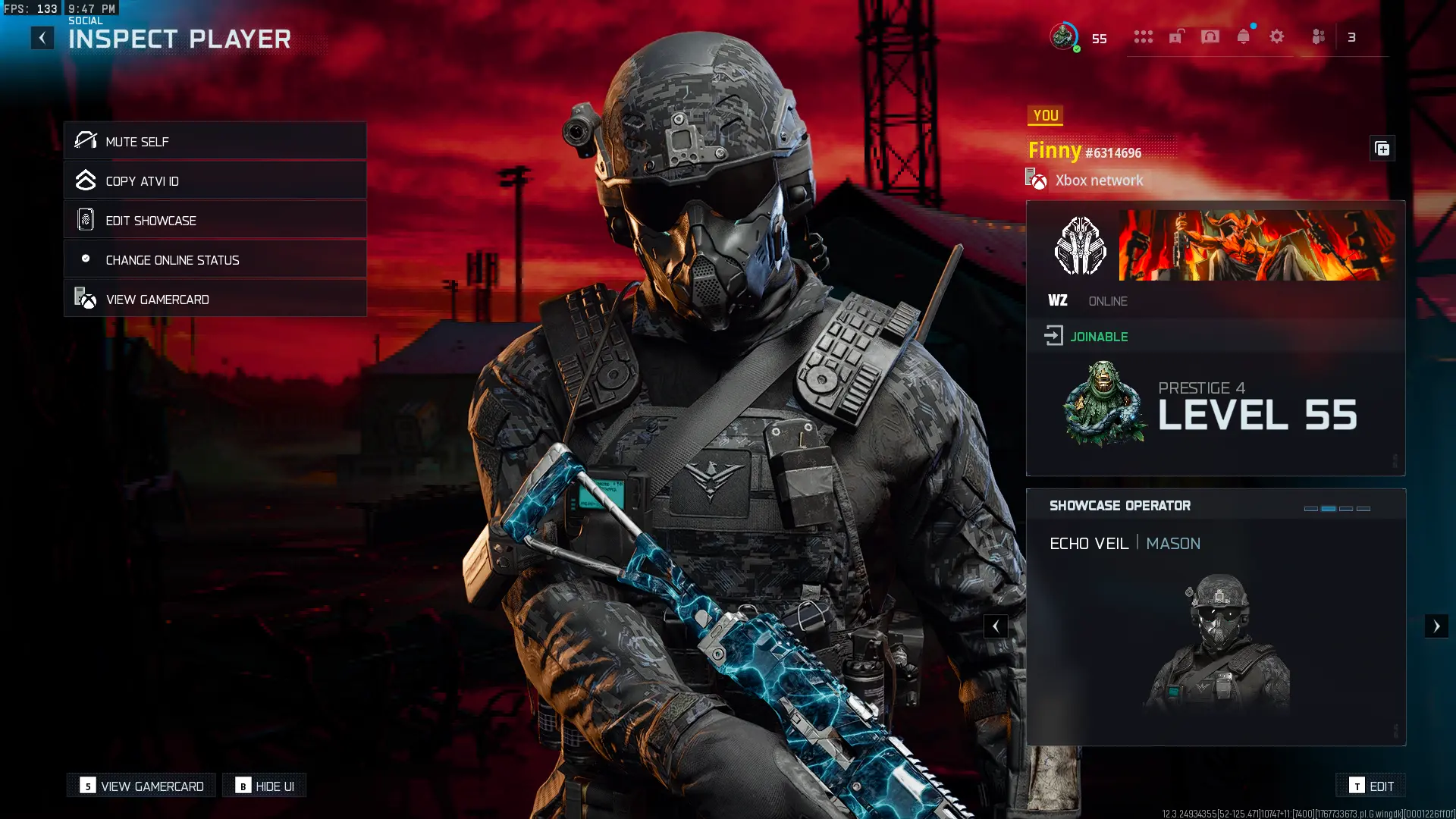This screenshot has width=1456, height=819.
Task: Click the Edit button in the bottom right
Action: pos(1372,786)
